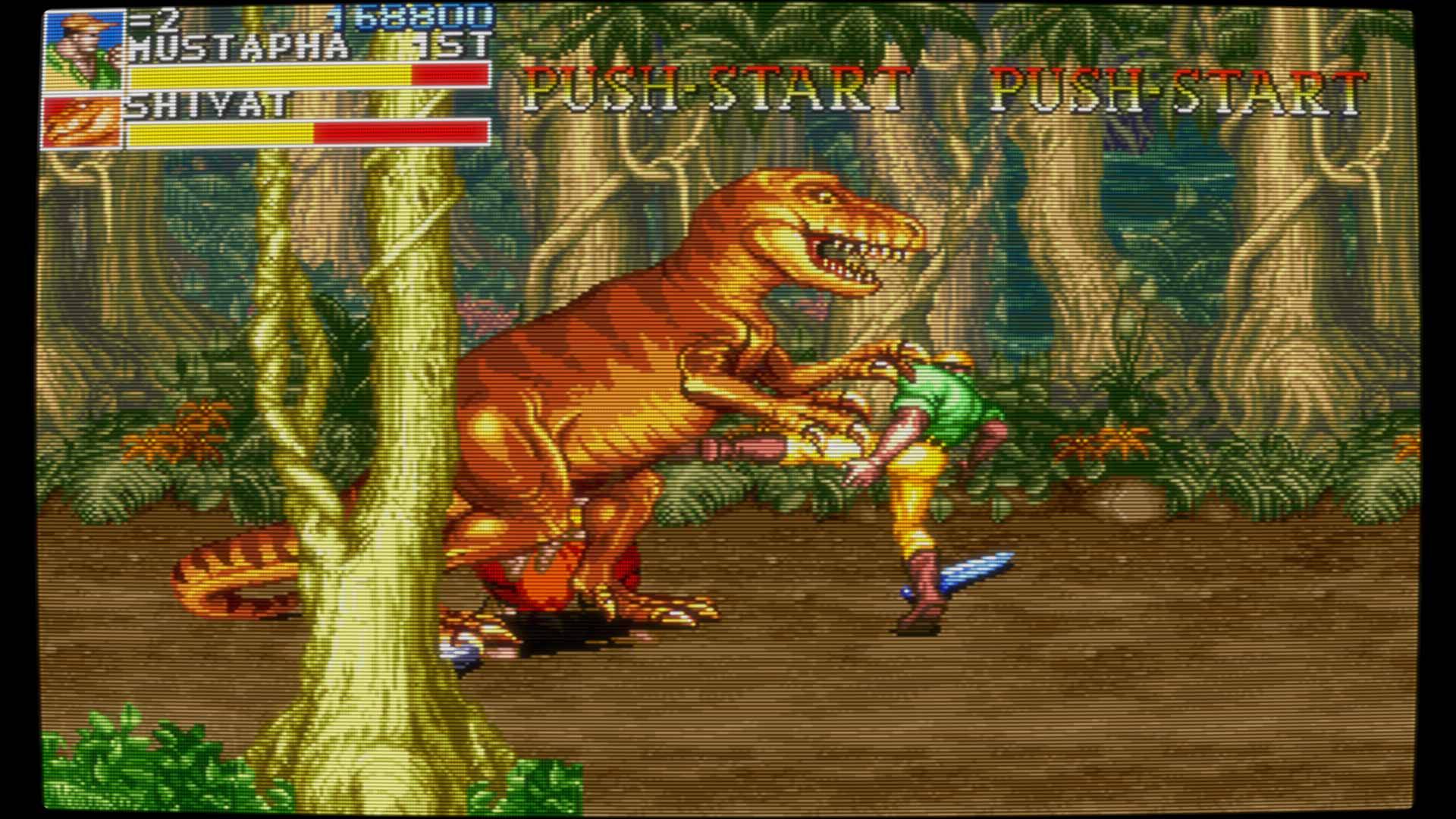Select the Shivat boss portrait icon
Viewport: 1456px width, 819px height.
point(83,121)
